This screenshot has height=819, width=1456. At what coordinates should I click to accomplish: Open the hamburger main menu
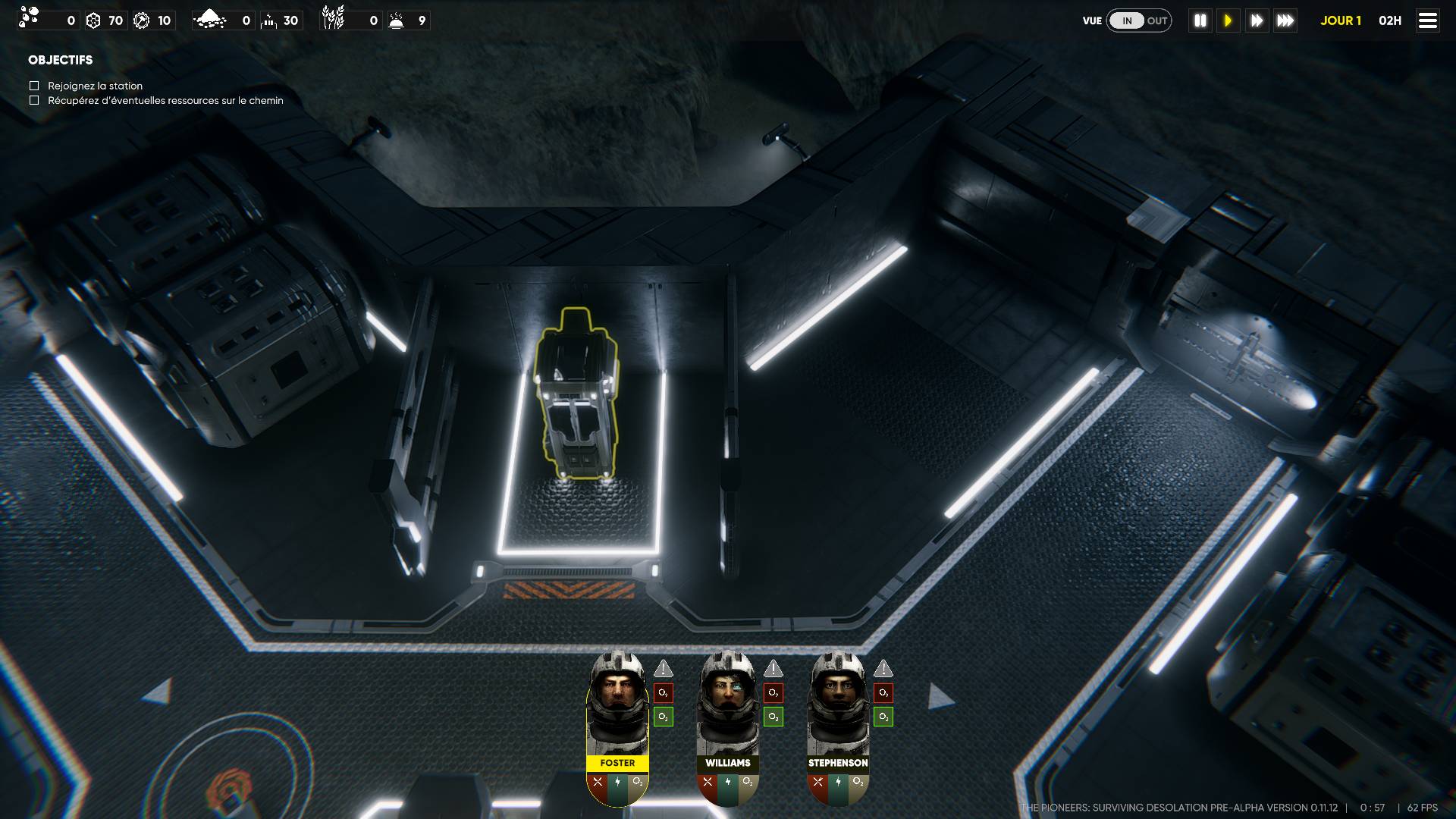1427,20
